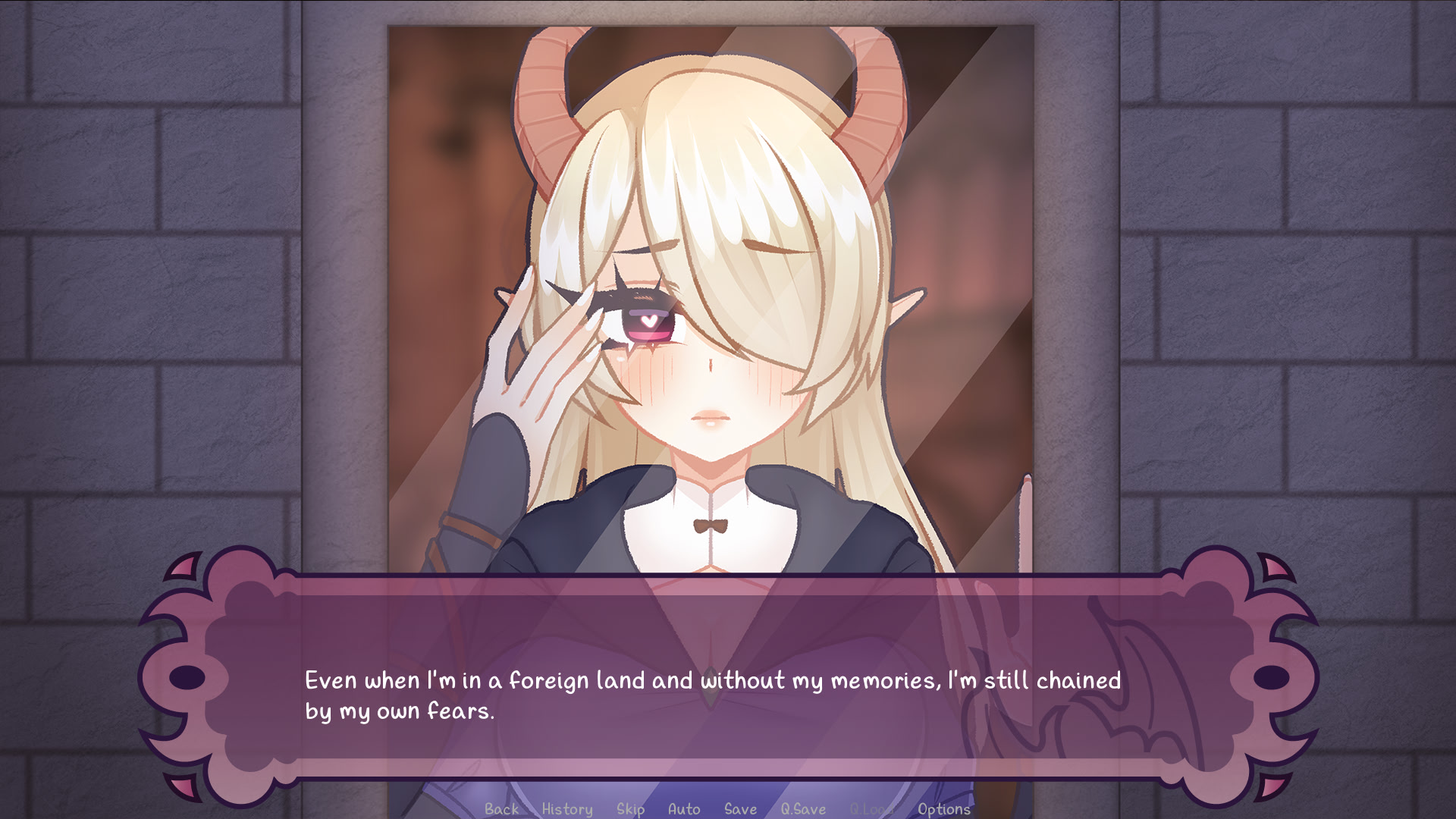Toggle Skip mode on
Viewport: 1456px width, 819px height.
point(632,809)
